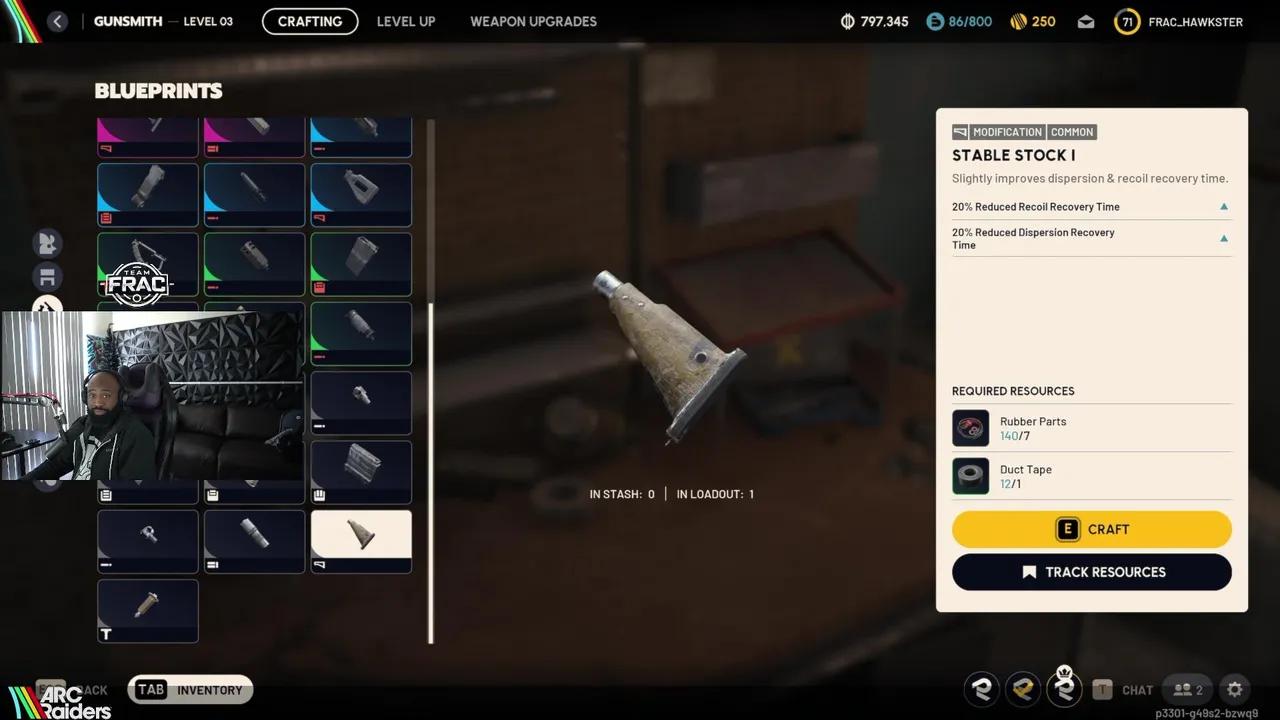1280x720 pixels.
Task: Select the highlighted Stable Stock blueprint tile
Action: coord(361,541)
